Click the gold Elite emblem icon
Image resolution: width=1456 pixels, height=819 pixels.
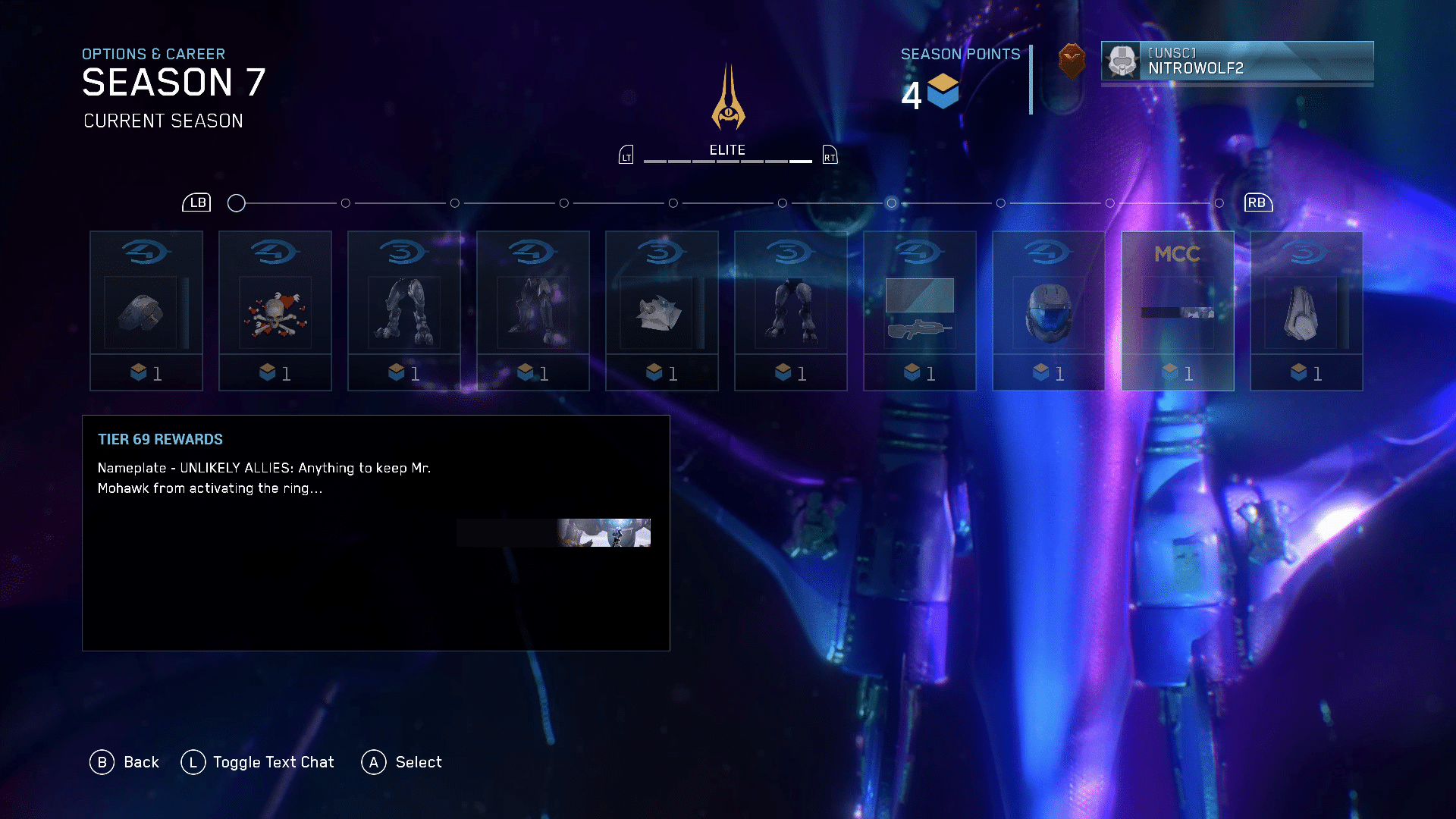tap(728, 99)
